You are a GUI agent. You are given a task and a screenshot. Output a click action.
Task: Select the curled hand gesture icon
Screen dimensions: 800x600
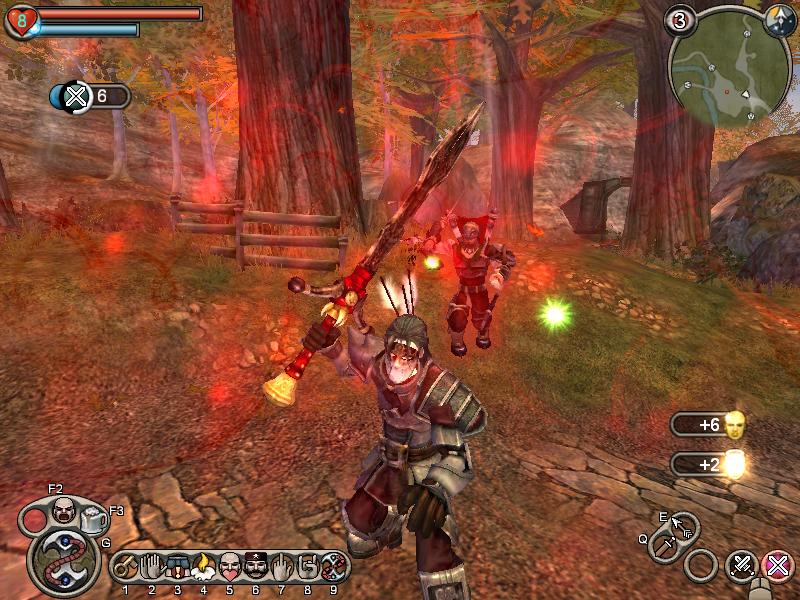(x=308, y=568)
